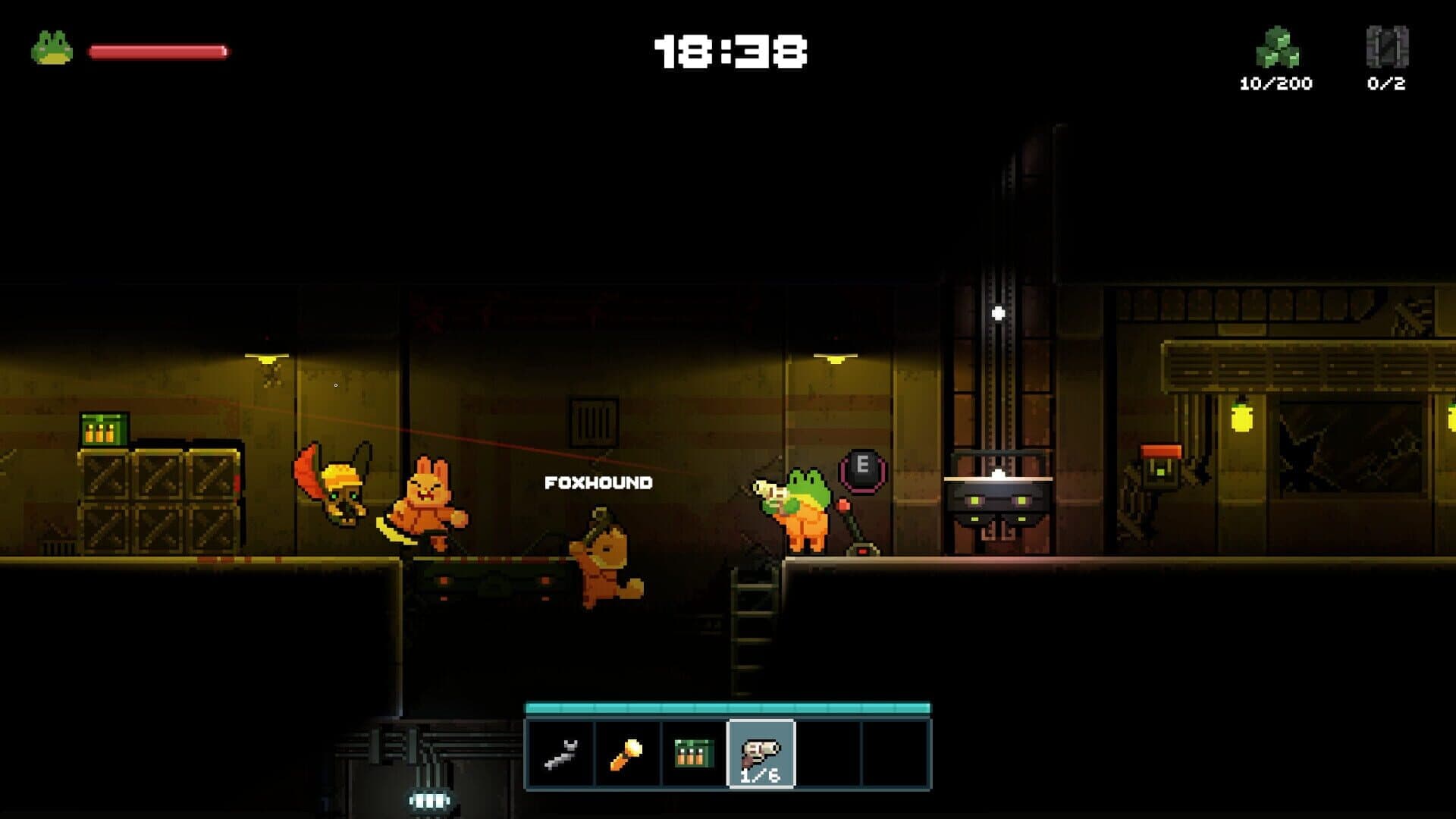
Task: Click the FOXHOUND enemy name label
Action: (598, 481)
